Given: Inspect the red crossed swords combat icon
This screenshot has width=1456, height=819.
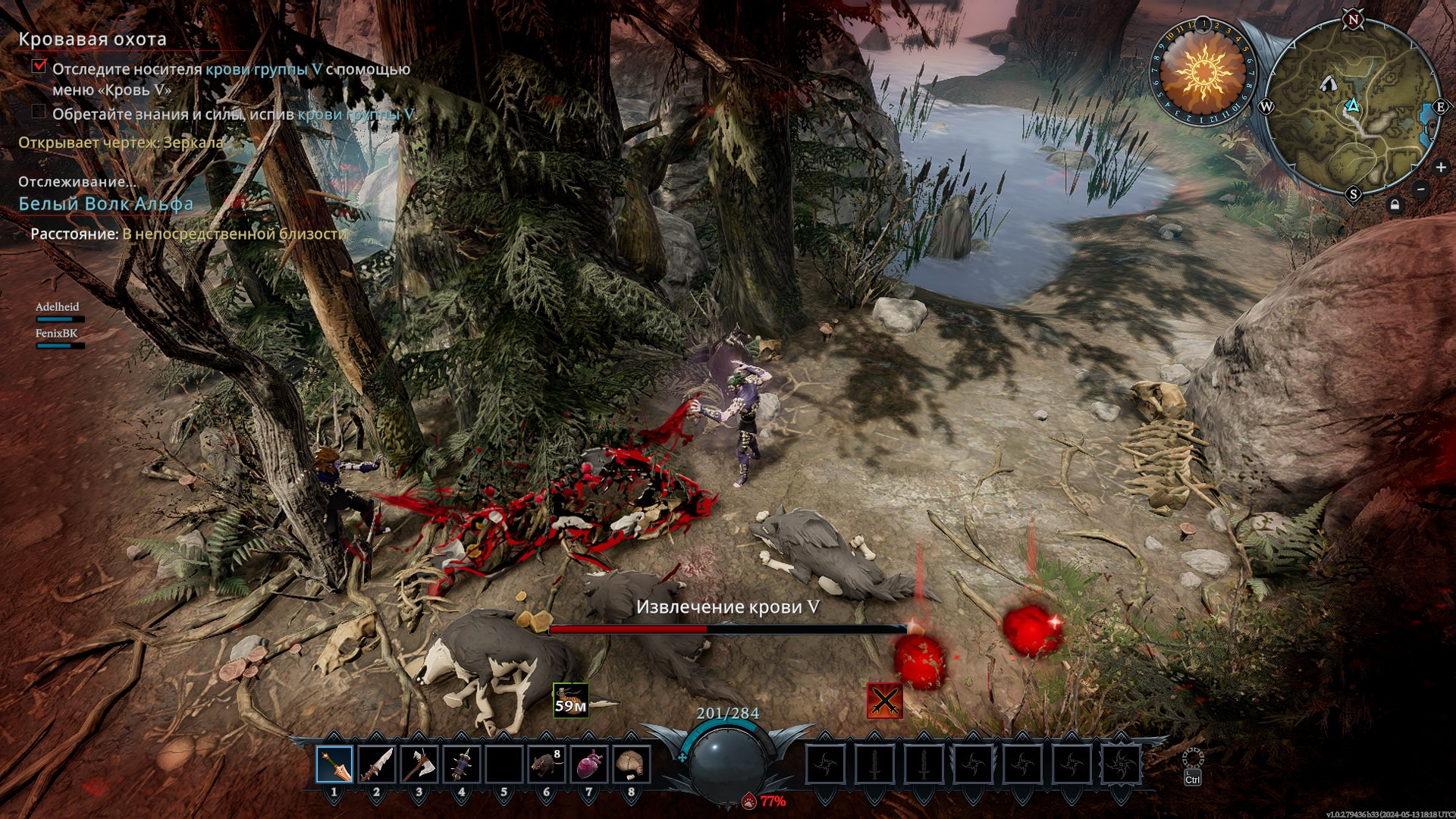Looking at the screenshot, I should click(x=884, y=699).
